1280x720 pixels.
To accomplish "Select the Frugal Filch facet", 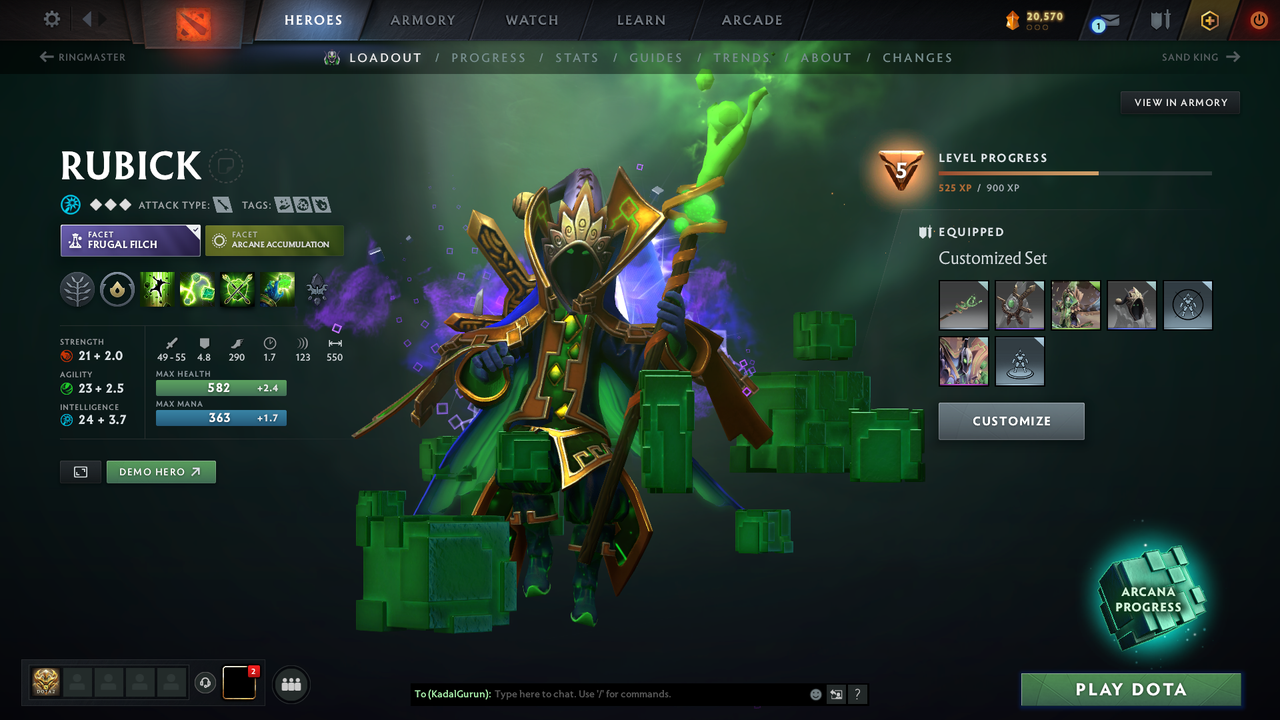I will 130,240.
